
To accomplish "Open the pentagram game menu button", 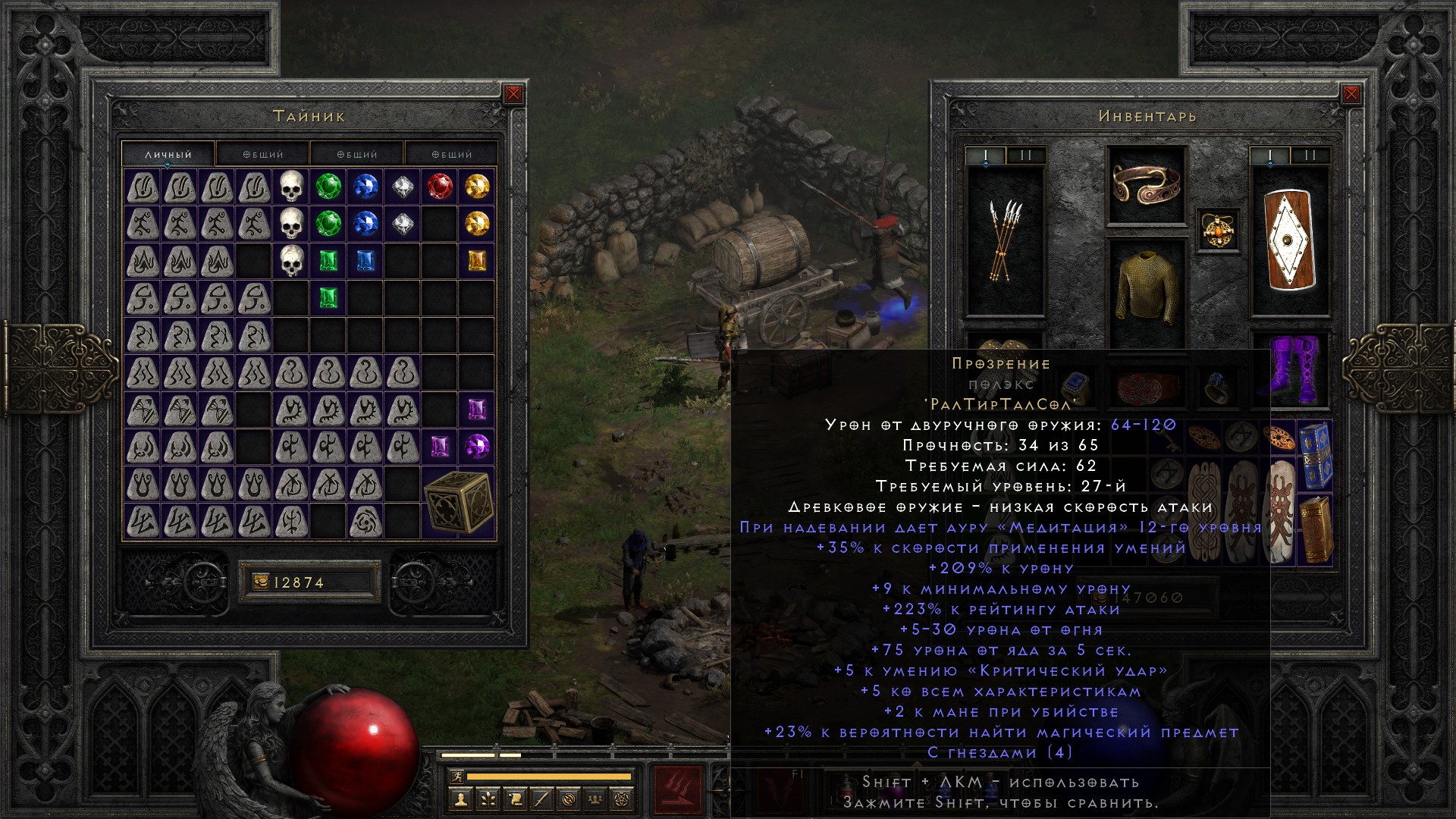I will click(624, 799).
